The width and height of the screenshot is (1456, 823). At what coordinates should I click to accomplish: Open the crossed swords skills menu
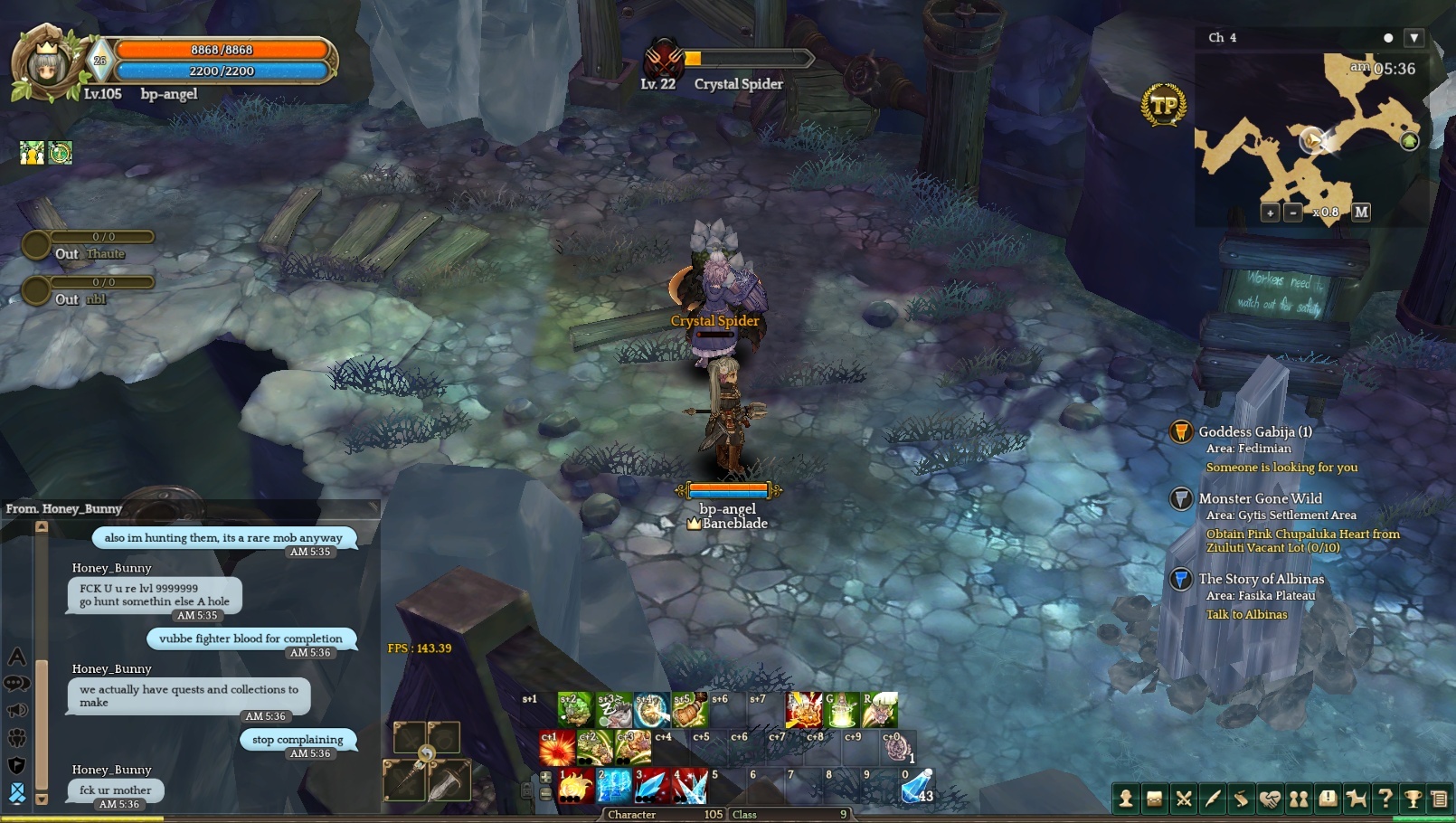(x=1183, y=799)
